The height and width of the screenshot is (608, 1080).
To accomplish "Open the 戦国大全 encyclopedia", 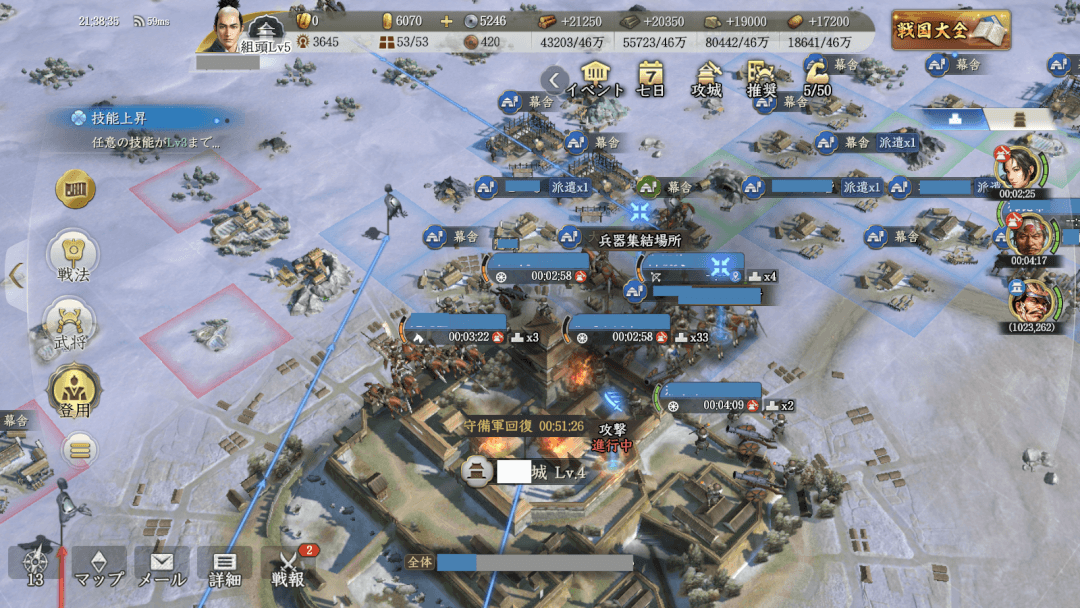I will (950, 30).
